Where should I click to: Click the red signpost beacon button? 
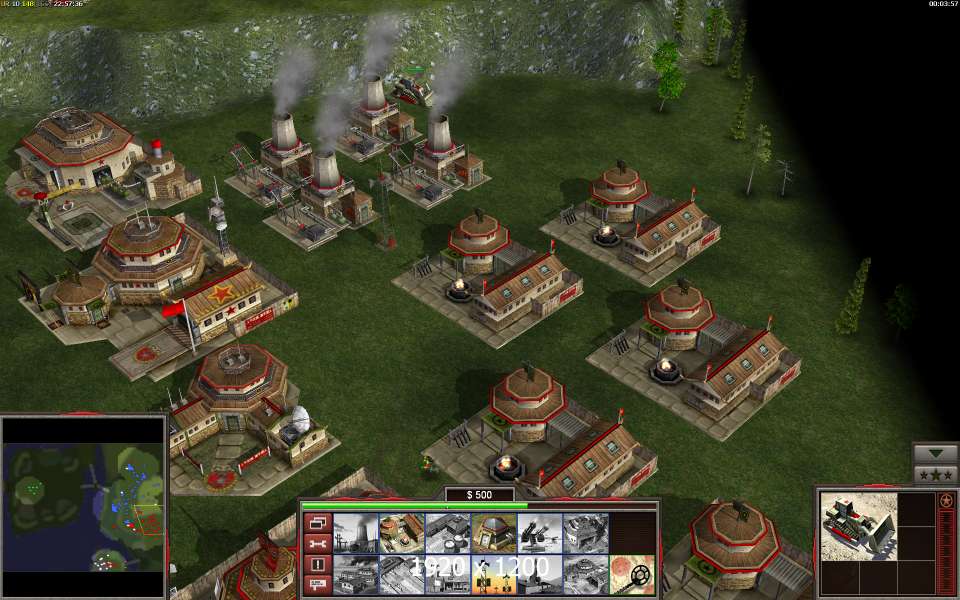coord(317,585)
